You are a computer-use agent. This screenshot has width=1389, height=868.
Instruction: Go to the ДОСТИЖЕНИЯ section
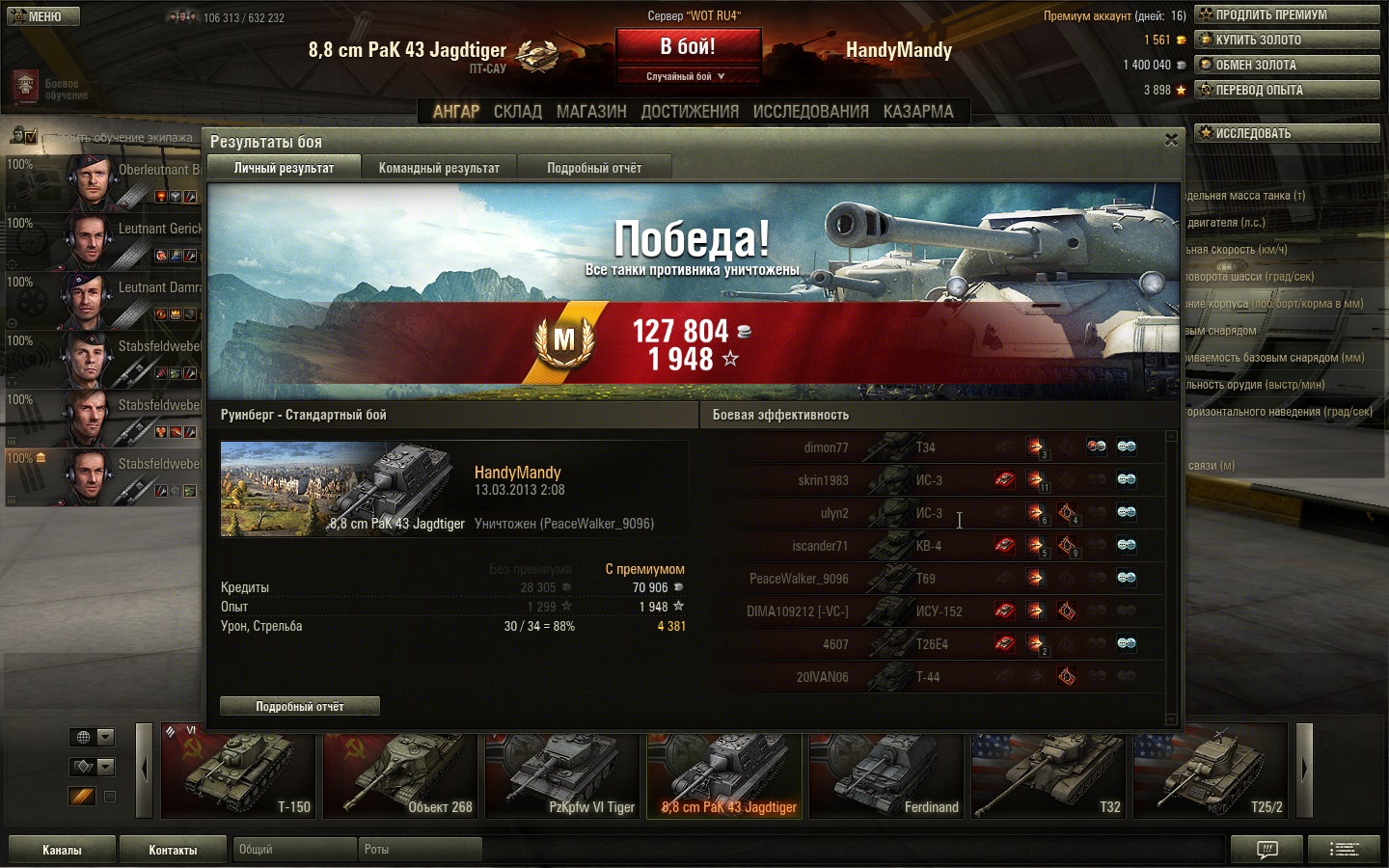[690, 112]
